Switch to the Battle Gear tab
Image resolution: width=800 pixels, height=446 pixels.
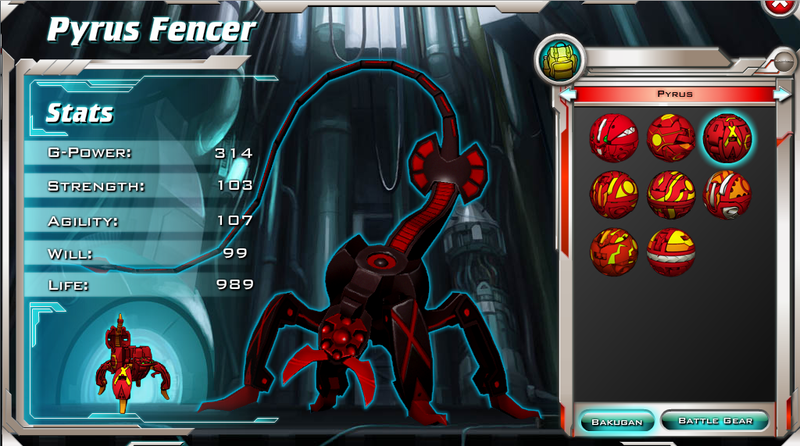click(x=714, y=420)
